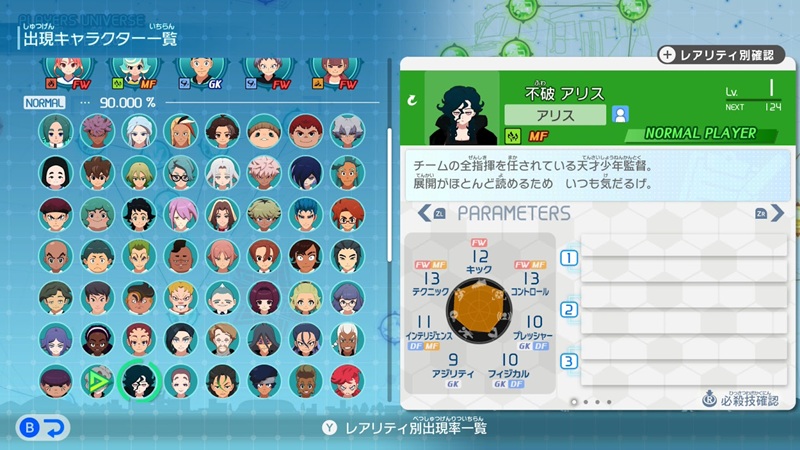Open the レアリティ別確認 rarity check button
This screenshot has width=800, height=450.
[x=721, y=55]
